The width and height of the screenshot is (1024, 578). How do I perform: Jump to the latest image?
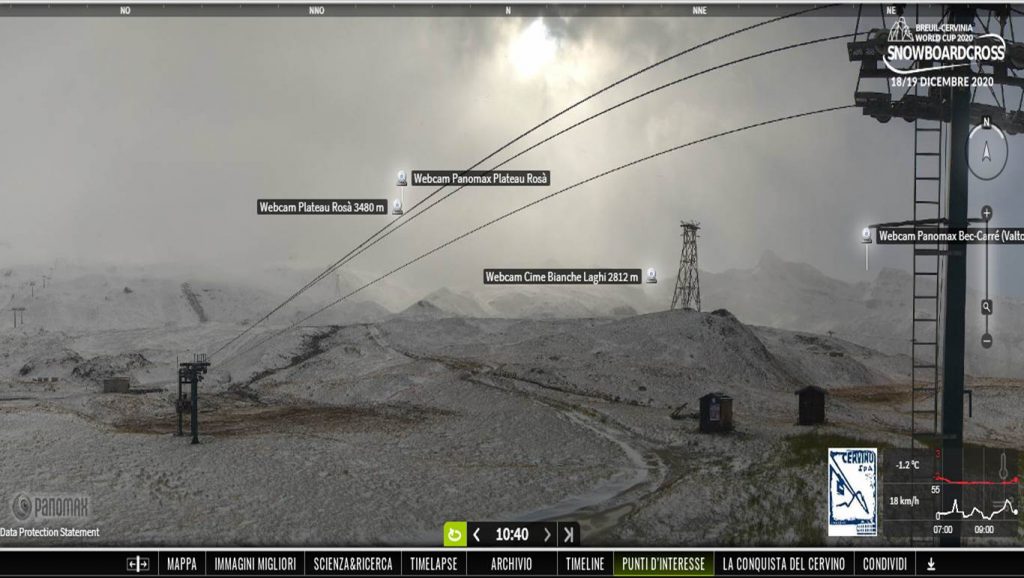[x=569, y=535]
